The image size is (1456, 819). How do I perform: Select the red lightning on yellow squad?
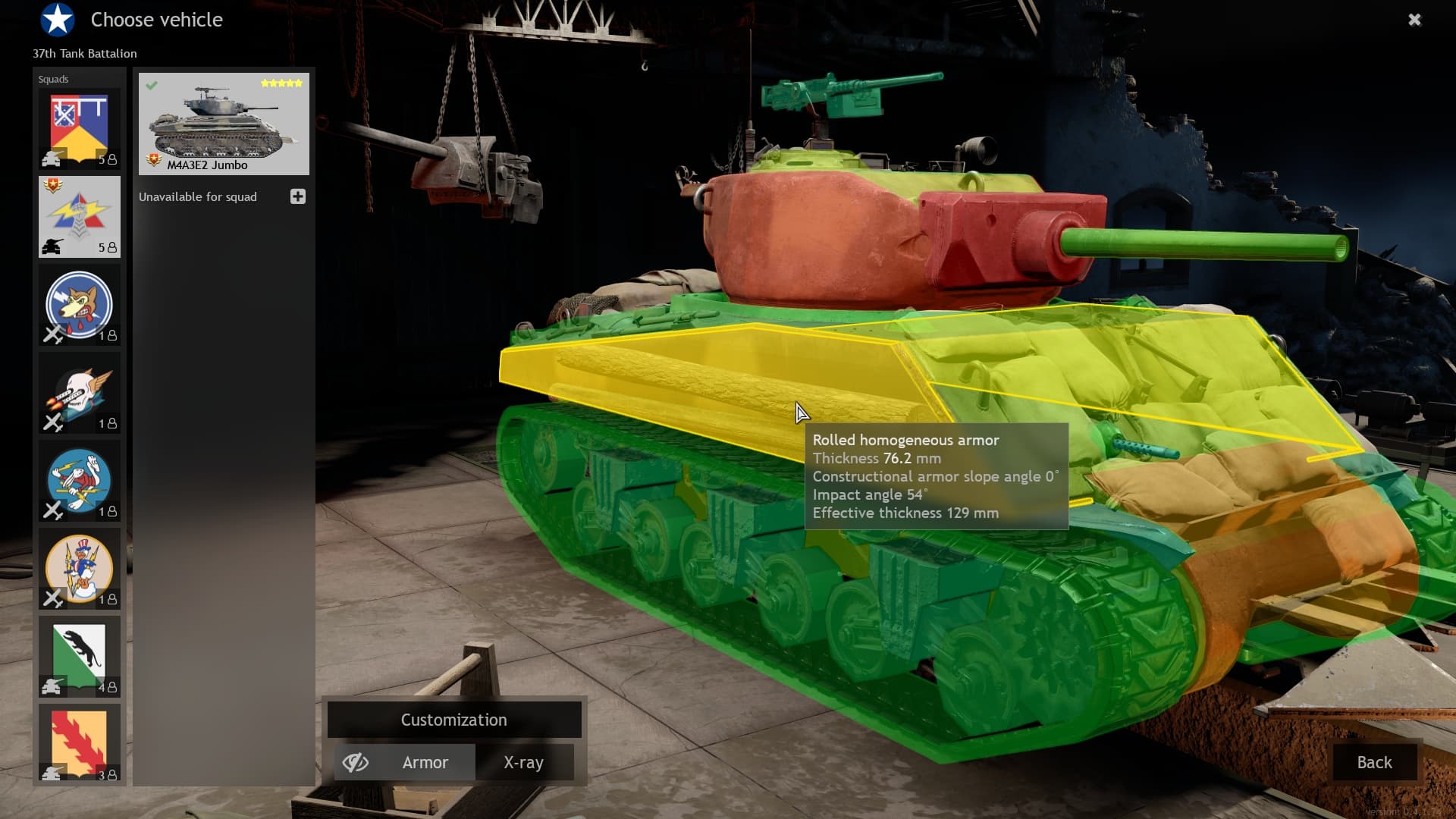[80, 743]
